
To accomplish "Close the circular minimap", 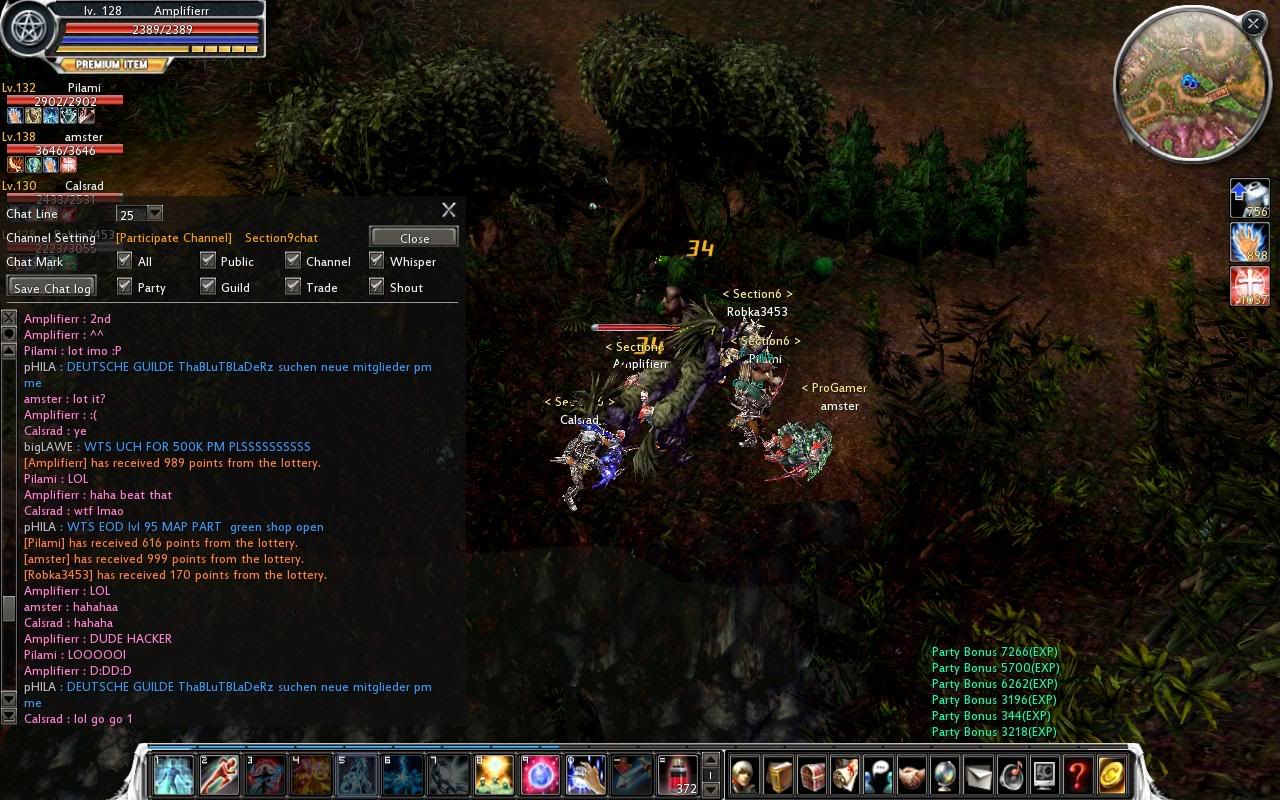I will click(1253, 23).
